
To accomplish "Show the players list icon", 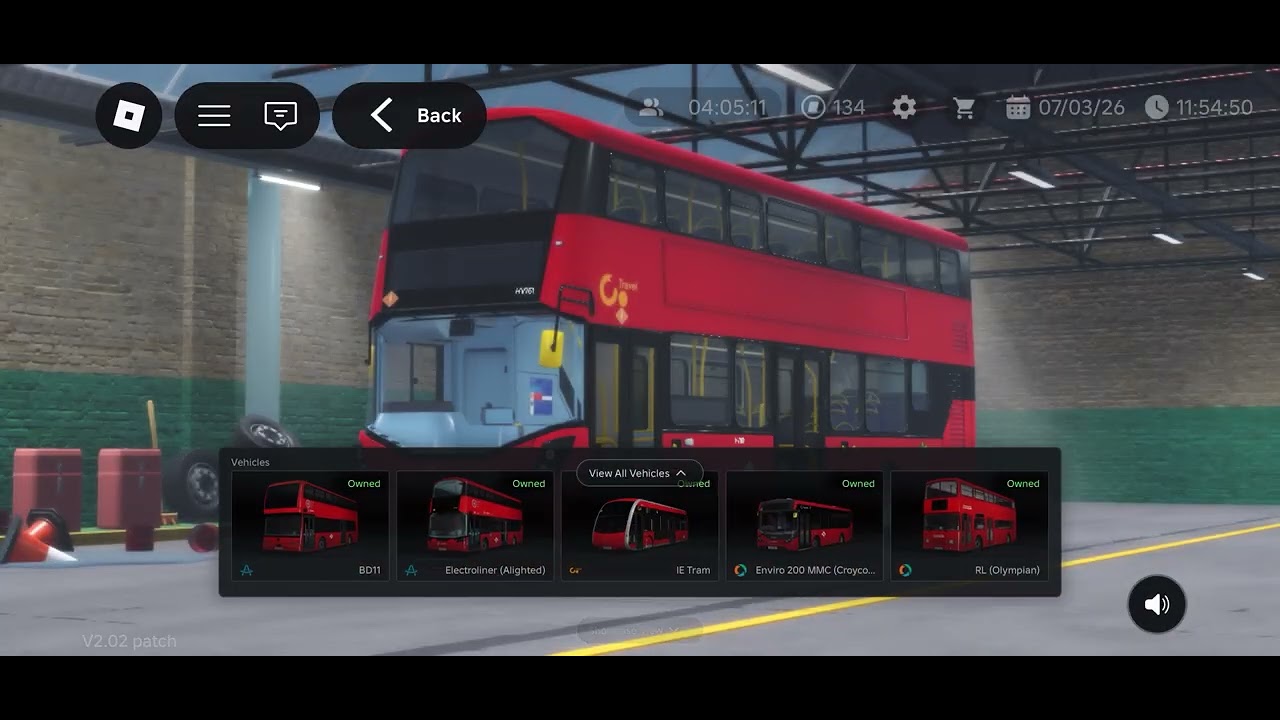I will (x=651, y=108).
